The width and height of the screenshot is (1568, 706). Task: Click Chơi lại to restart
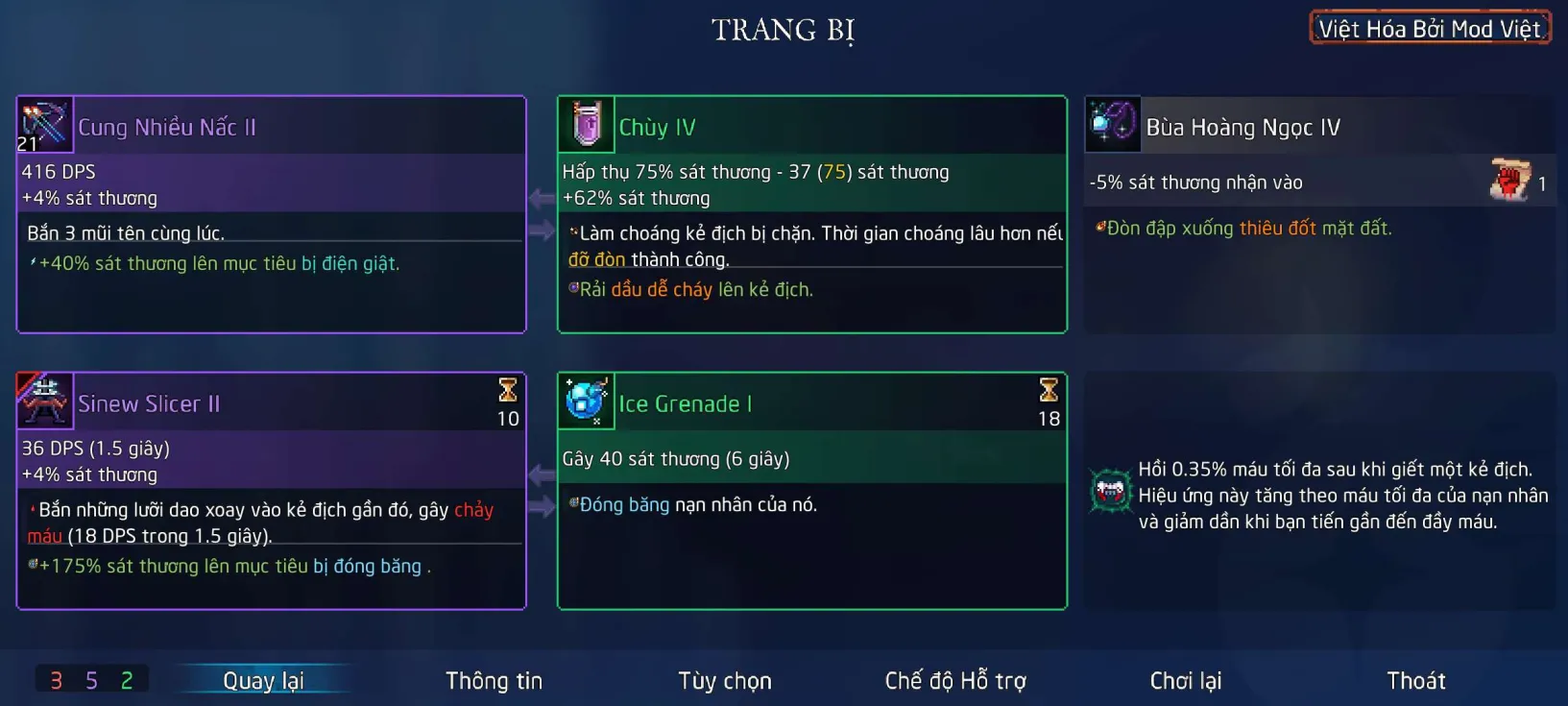[1185, 680]
